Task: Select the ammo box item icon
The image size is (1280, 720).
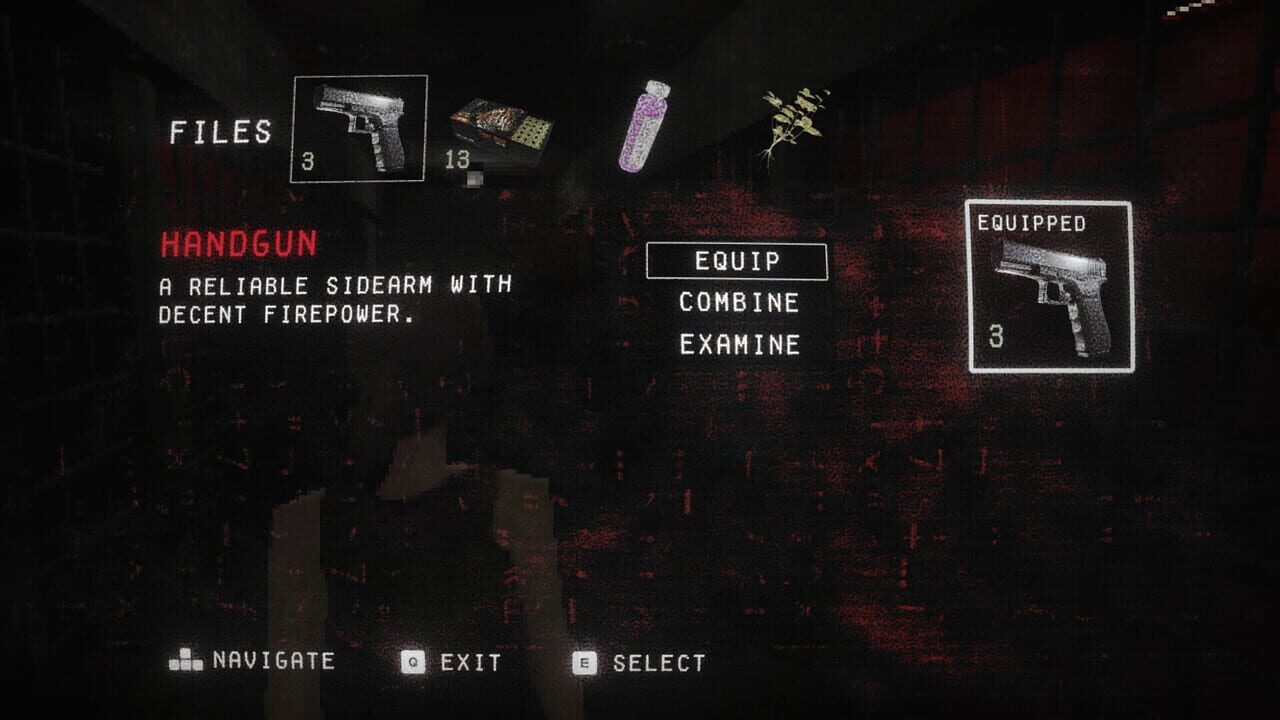Action: (x=498, y=125)
